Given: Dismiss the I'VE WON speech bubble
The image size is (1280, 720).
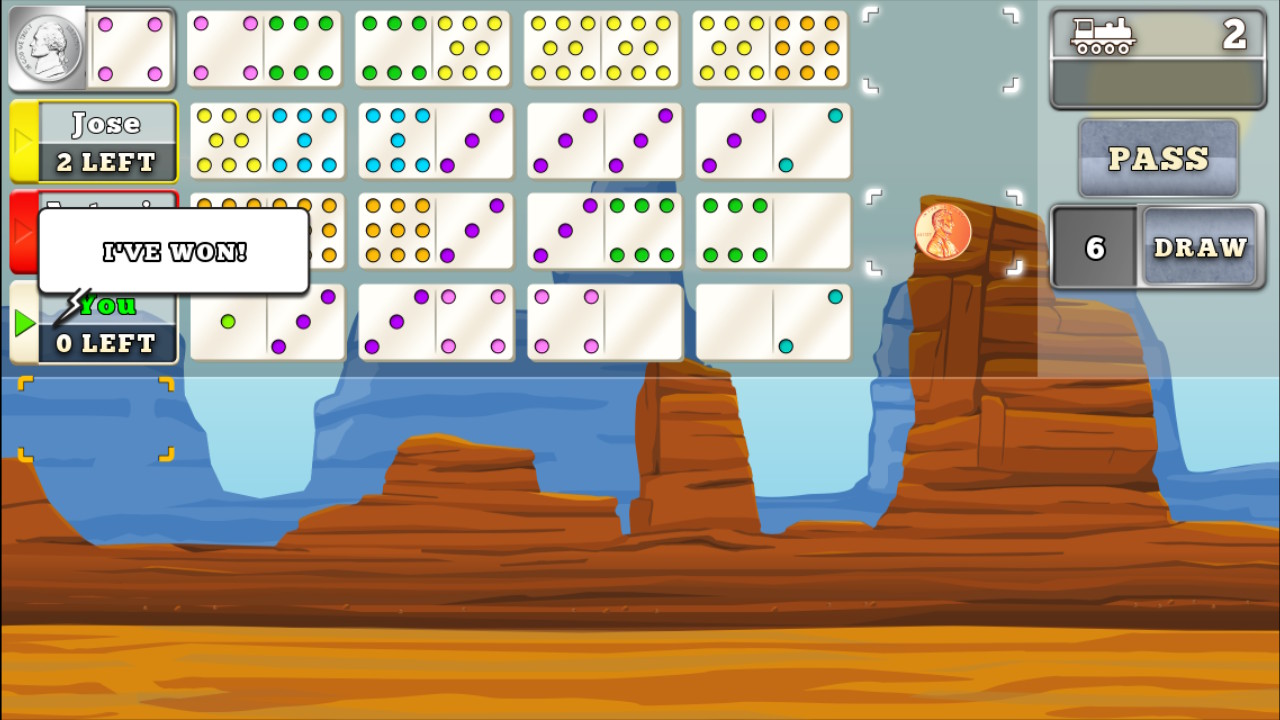Looking at the screenshot, I should 172,251.
